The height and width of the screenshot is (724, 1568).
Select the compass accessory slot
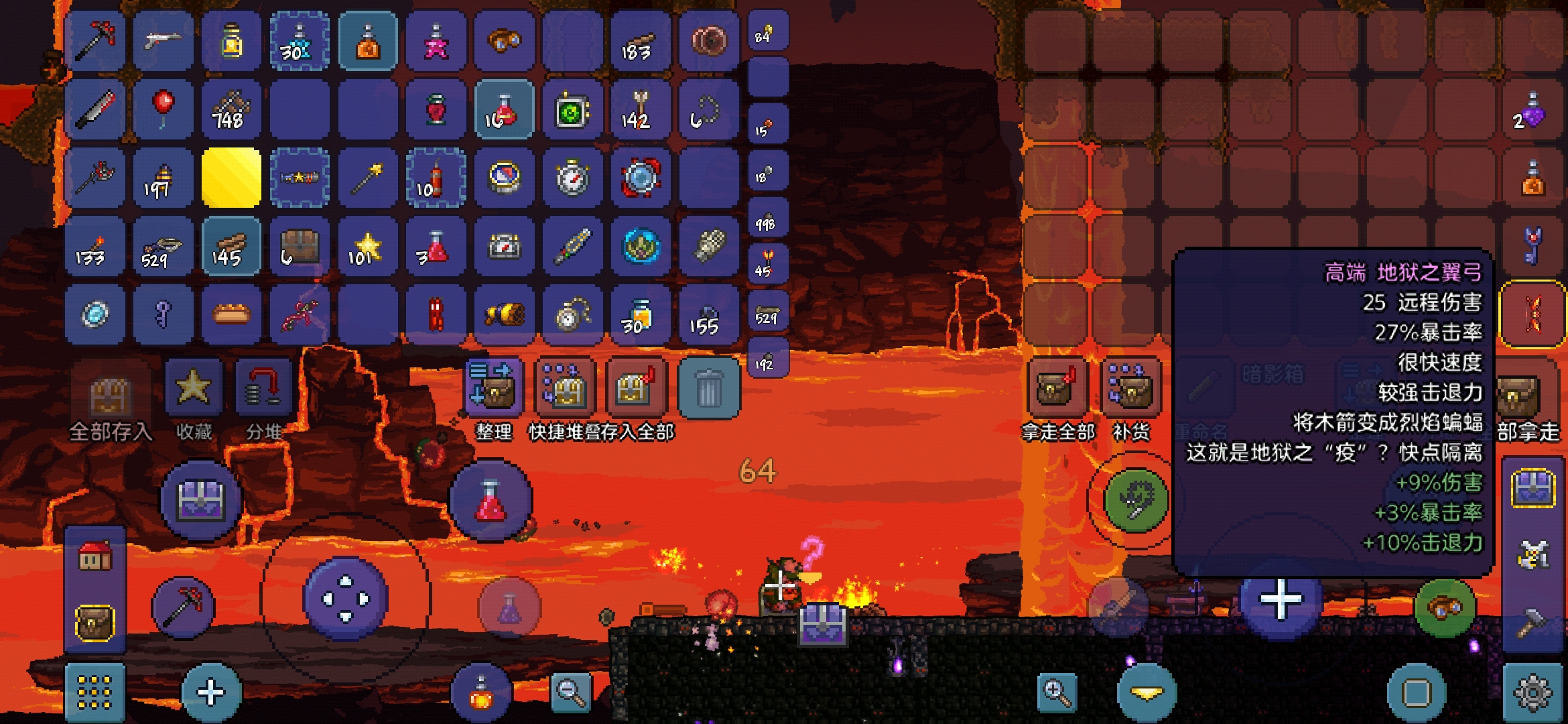point(504,178)
